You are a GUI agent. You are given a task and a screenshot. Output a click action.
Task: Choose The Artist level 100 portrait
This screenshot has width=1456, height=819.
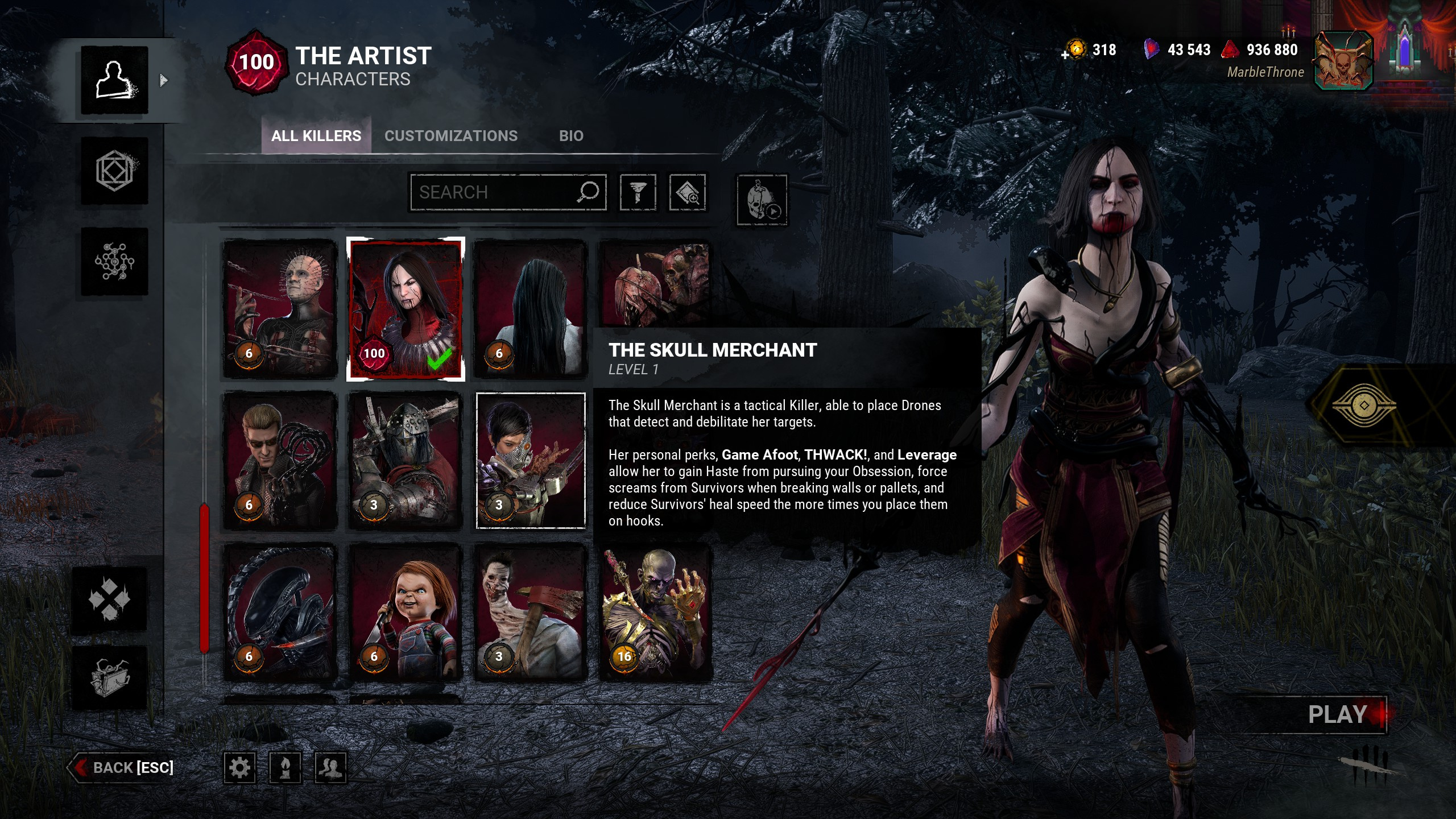[406, 309]
